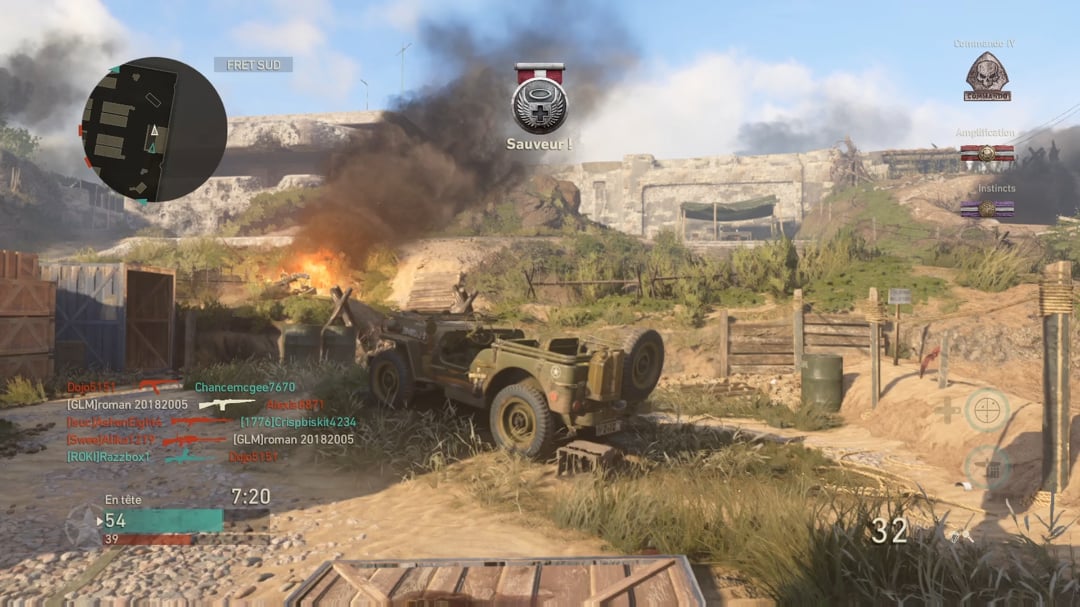Select the Amplification ribbon icon
This screenshot has width=1080, height=607.
tap(987, 153)
